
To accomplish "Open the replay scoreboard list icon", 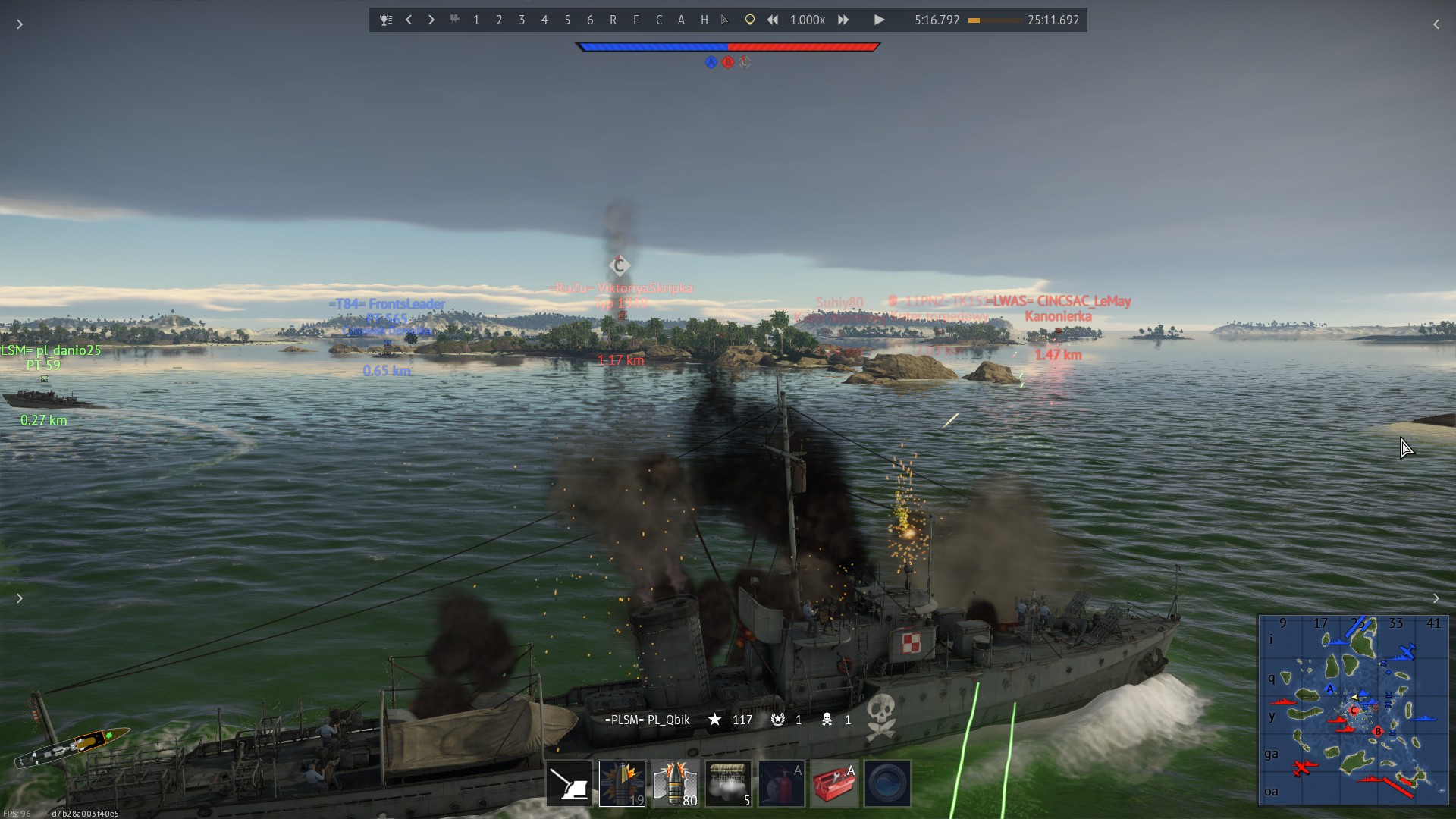I will tap(386, 20).
